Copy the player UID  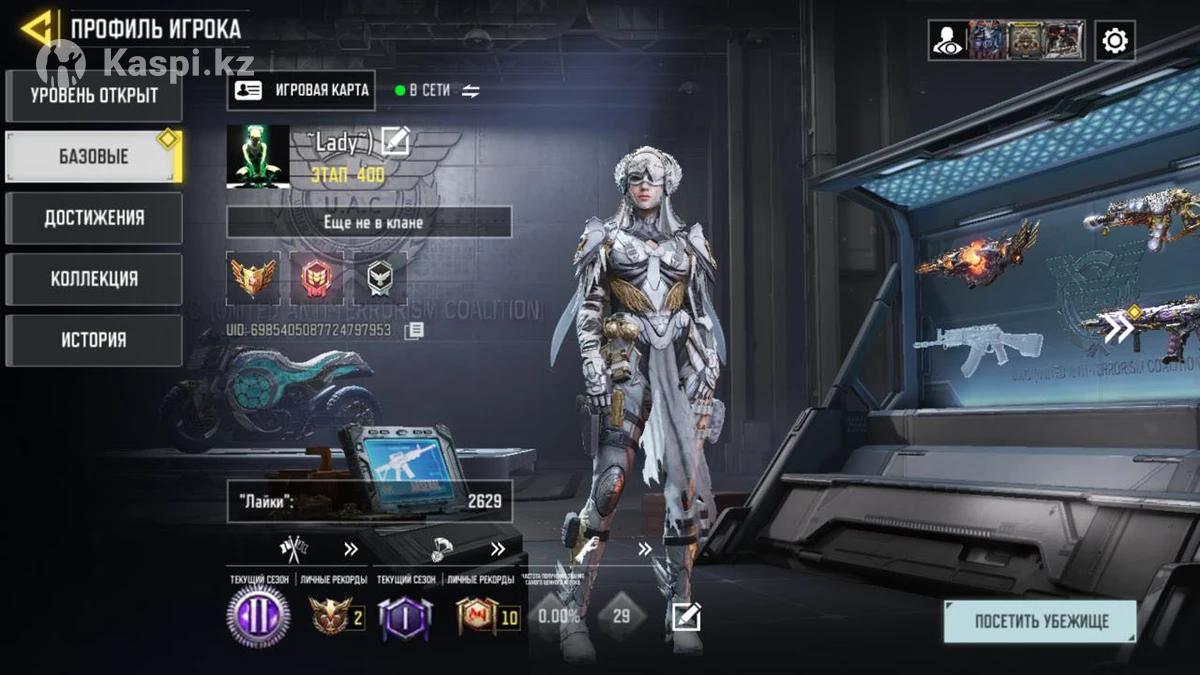pos(415,329)
